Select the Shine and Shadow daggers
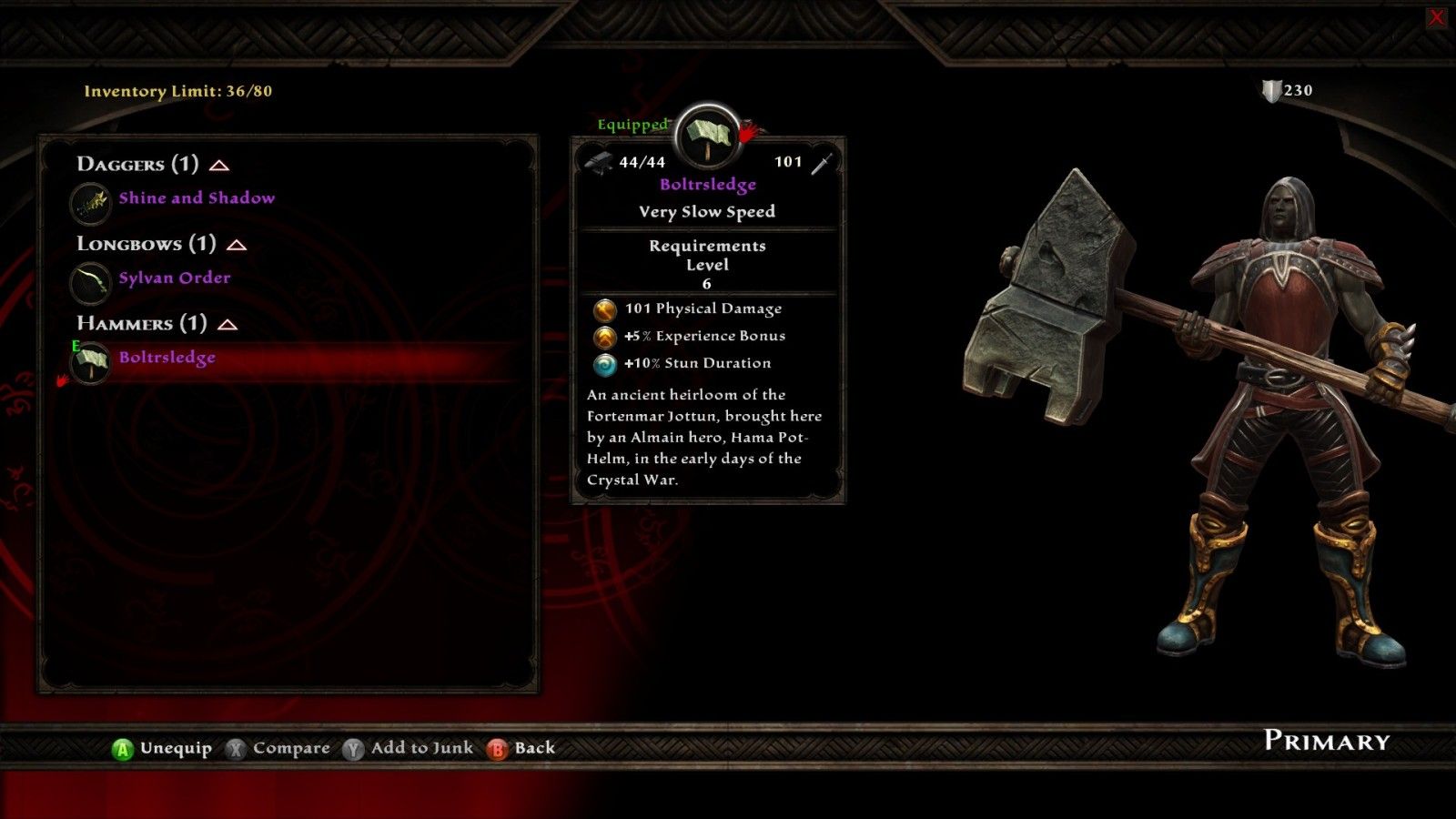Image resolution: width=1456 pixels, height=819 pixels. click(196, 198)
